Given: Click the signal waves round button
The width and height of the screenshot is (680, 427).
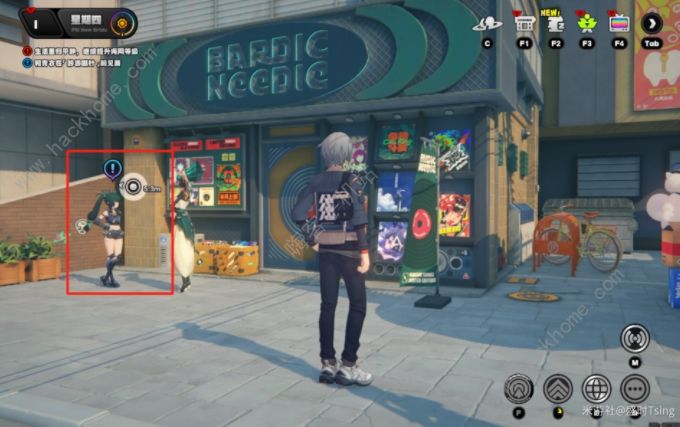Looking at the screenshot, I should (635, 338).
